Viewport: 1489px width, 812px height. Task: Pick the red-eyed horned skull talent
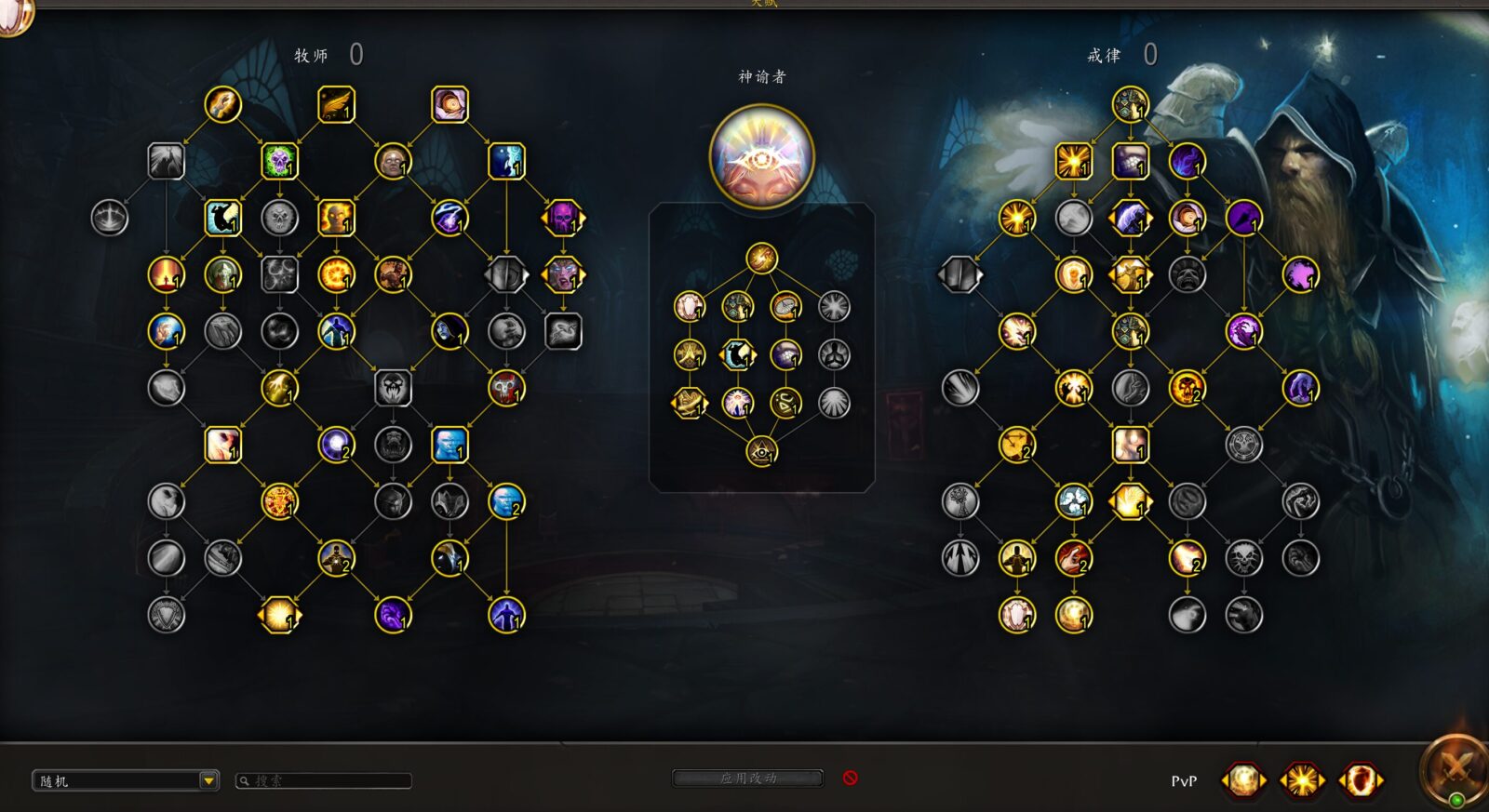point(506,389)
